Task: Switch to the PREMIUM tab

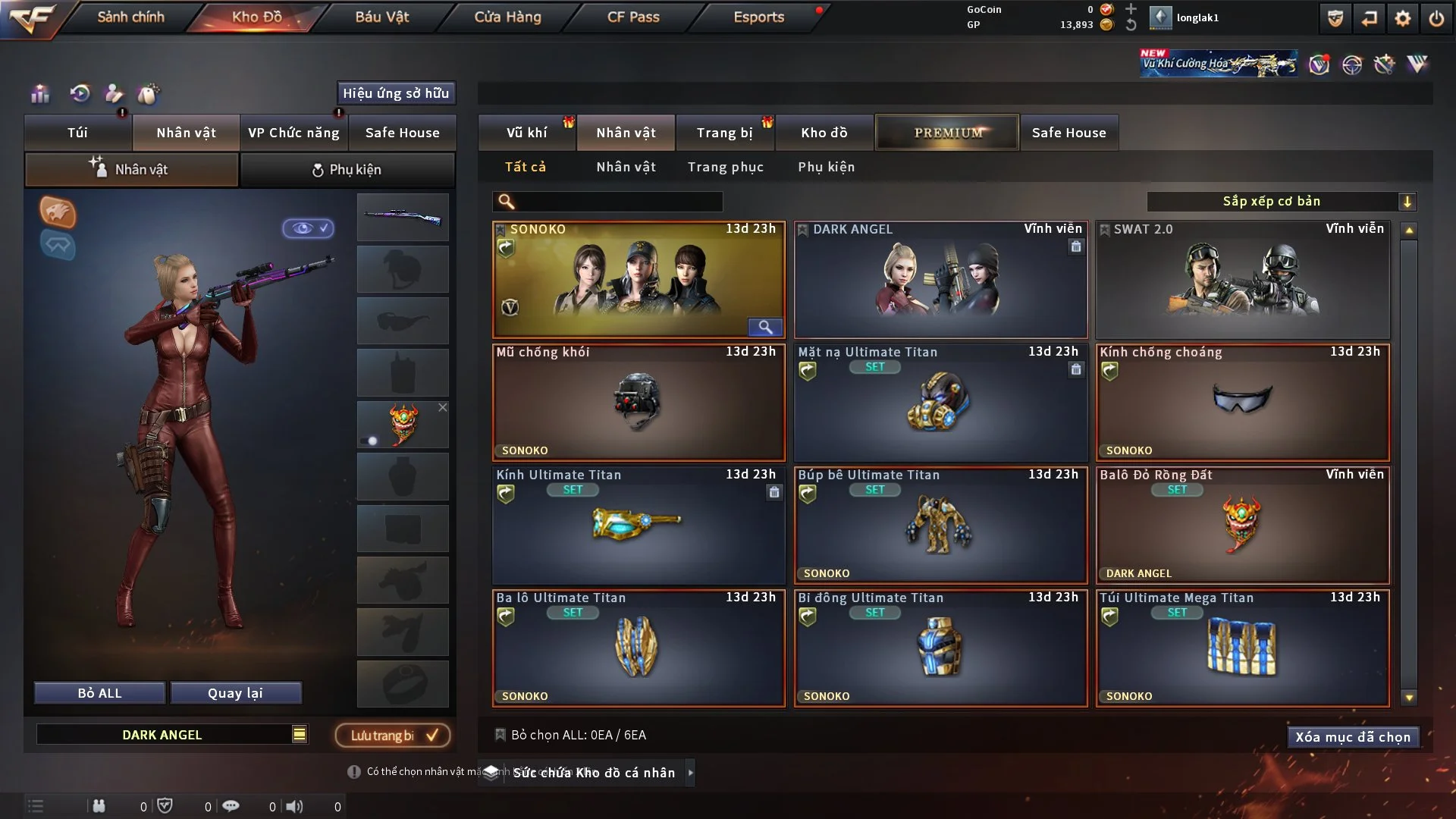Action: 947,133
